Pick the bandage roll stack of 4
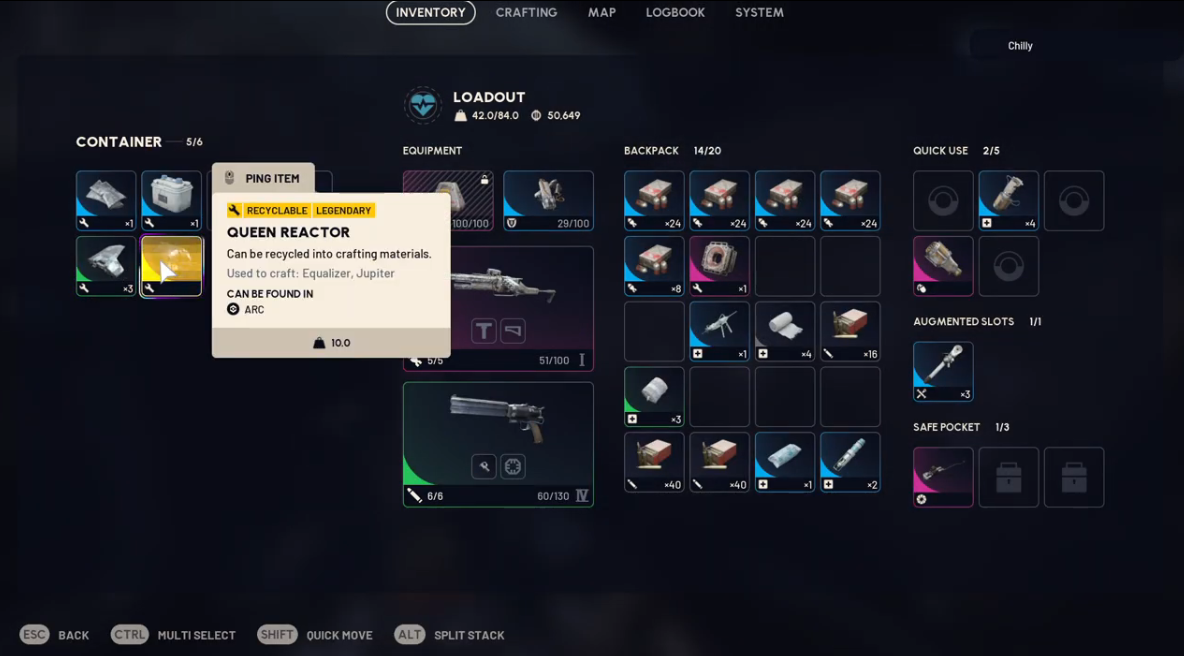This screenshot has height=656, width=1184. click(785, 331)
